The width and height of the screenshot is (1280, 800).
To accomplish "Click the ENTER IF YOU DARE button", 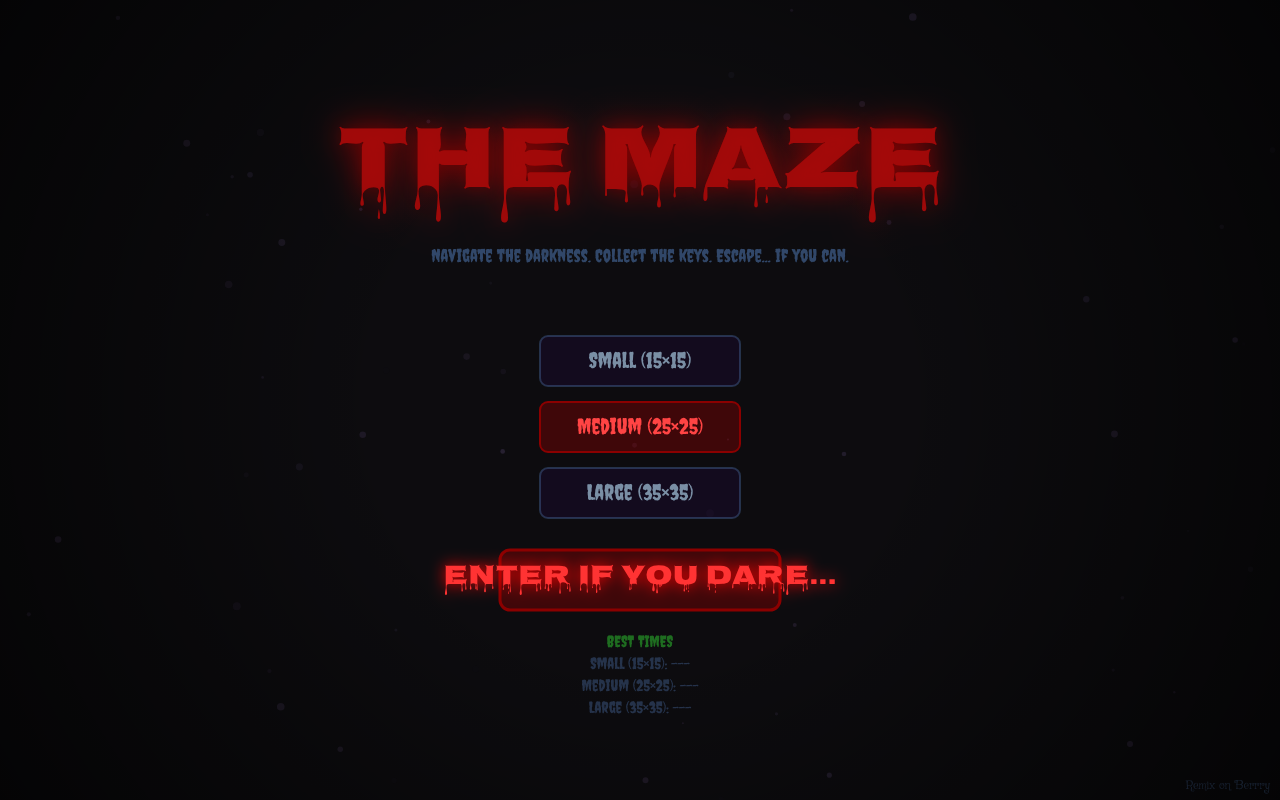I will (640, 578).
